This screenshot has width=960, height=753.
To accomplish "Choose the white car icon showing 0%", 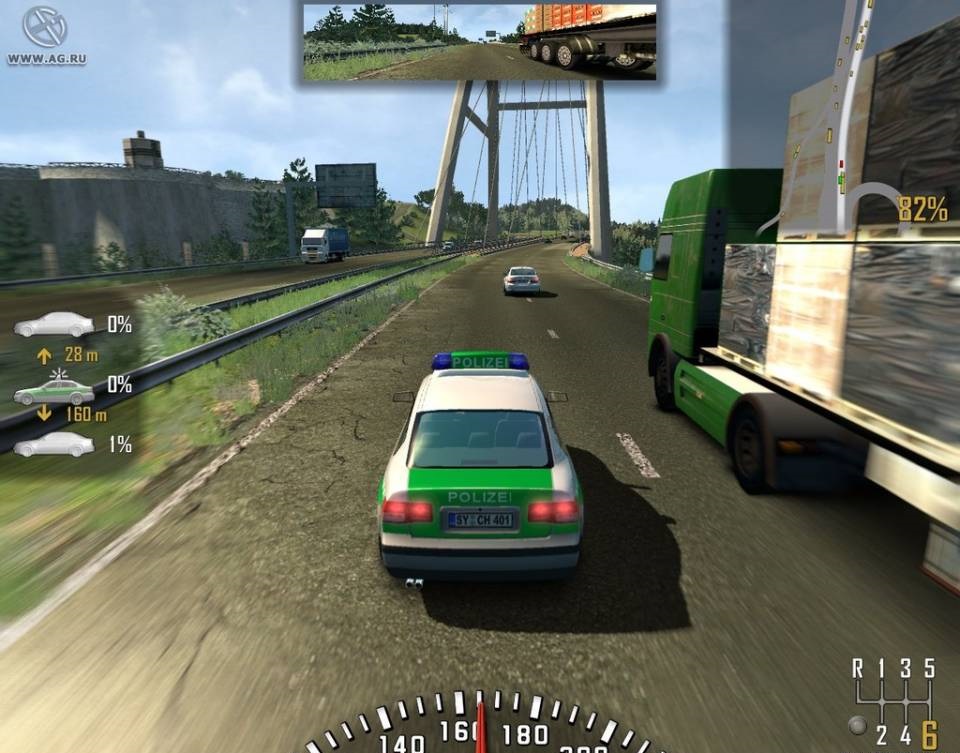I will 54,324.
